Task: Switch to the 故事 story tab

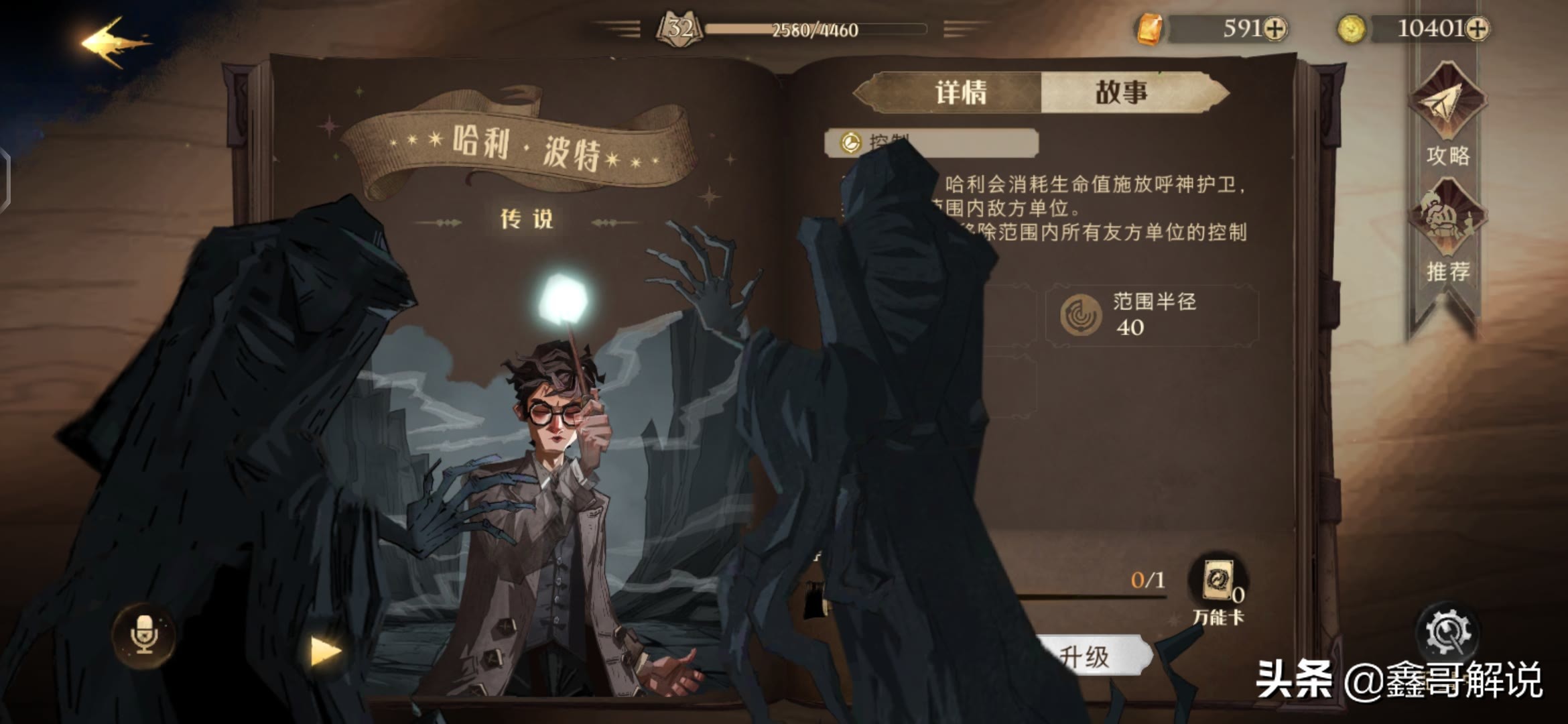Action: 1122,93
